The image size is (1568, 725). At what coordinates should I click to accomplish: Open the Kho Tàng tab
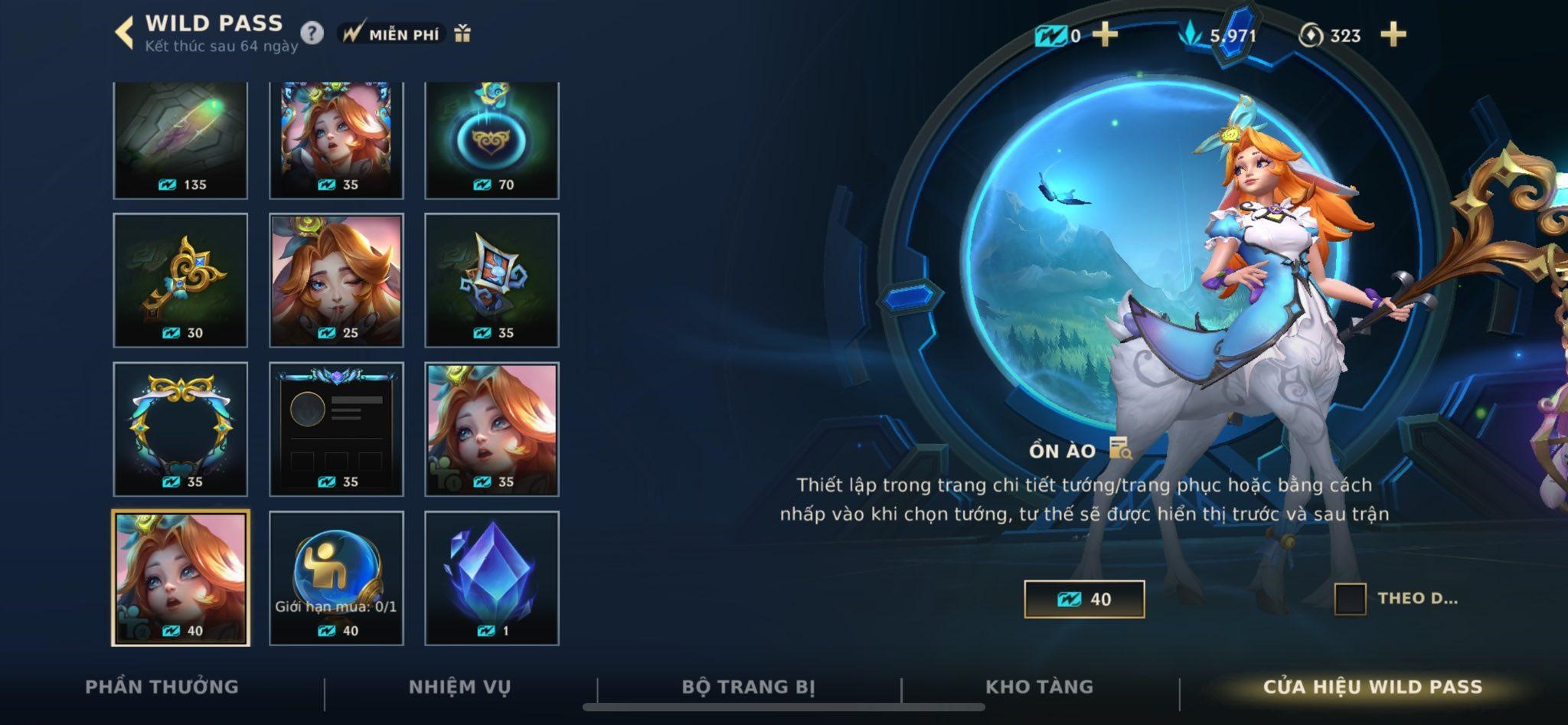tap(1039, 687)
